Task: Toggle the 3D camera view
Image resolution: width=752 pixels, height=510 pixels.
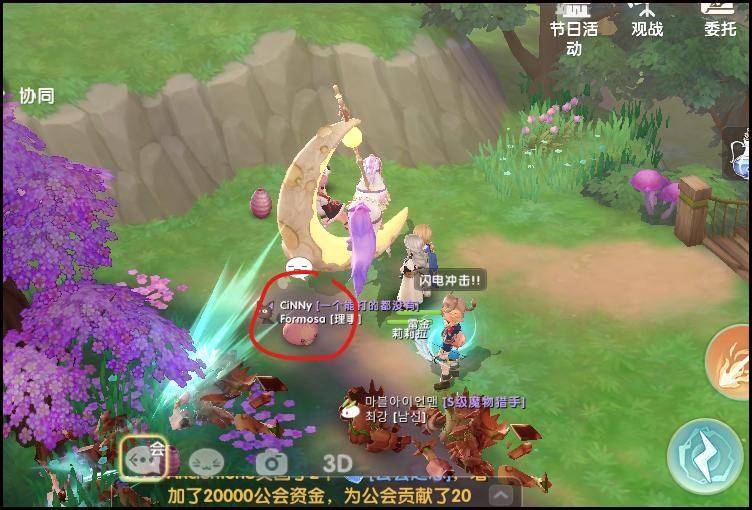Action: click(x=337, y=464)
